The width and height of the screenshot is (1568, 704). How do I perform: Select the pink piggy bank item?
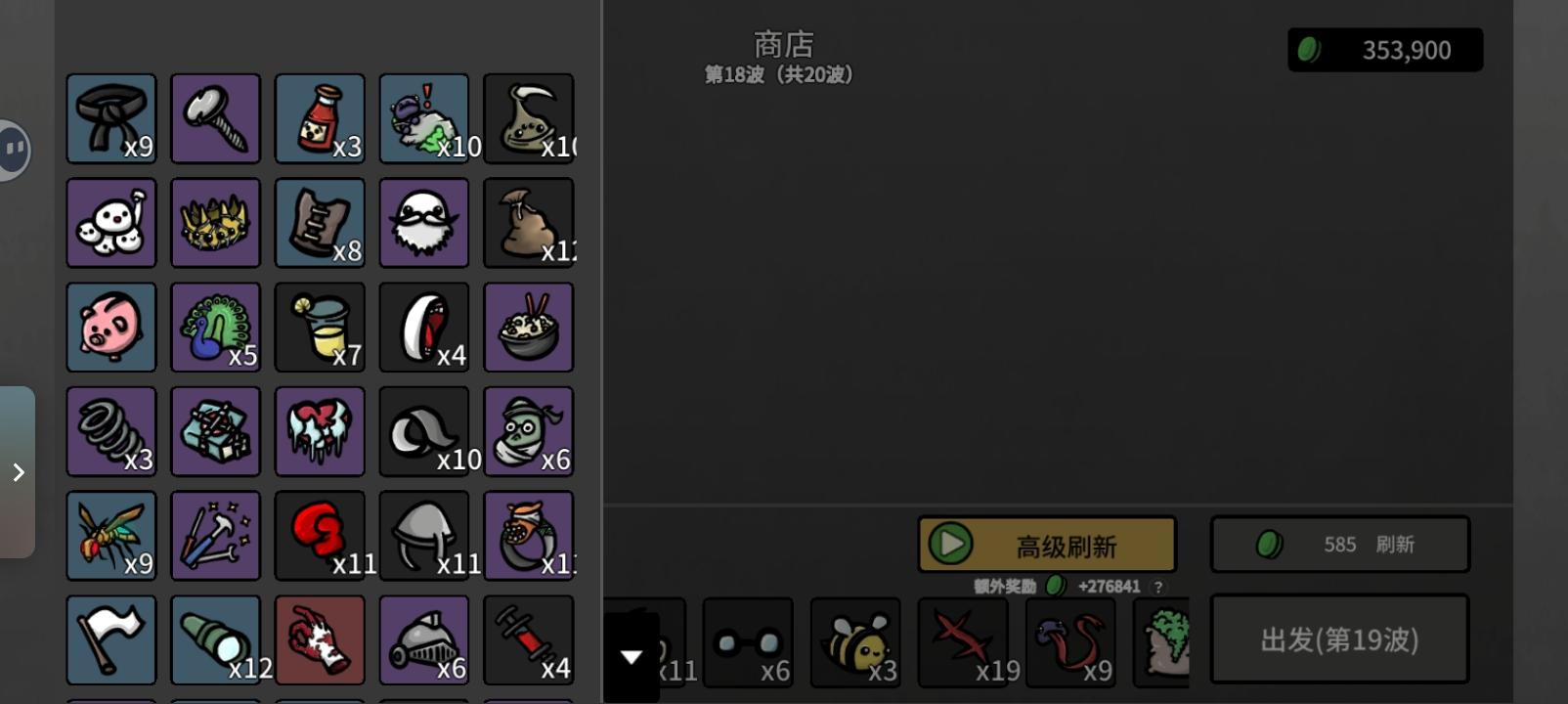[x=110, y=327]
